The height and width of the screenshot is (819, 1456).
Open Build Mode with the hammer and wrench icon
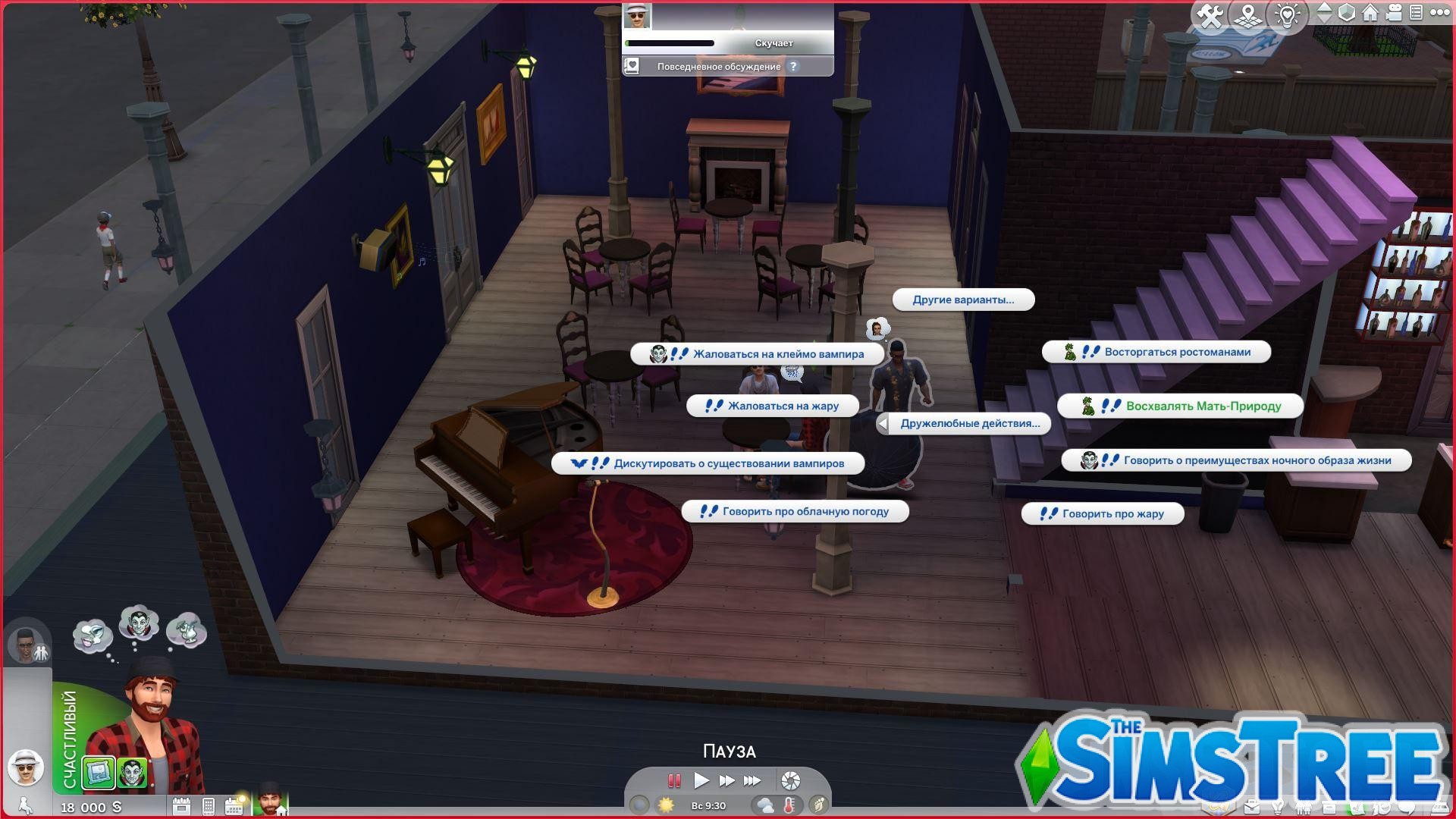[1210, 12]
